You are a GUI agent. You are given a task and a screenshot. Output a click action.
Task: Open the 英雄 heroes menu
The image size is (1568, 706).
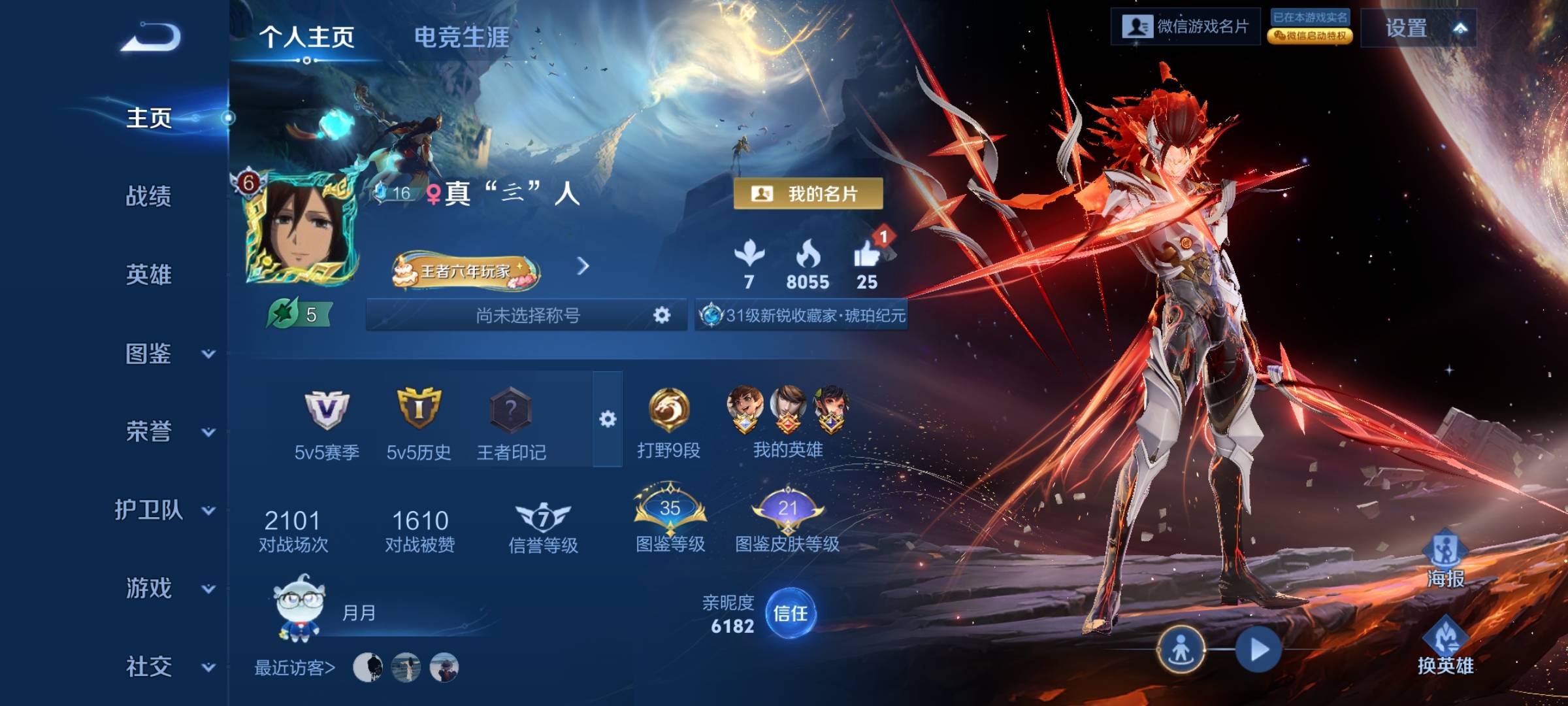(148, 275)
